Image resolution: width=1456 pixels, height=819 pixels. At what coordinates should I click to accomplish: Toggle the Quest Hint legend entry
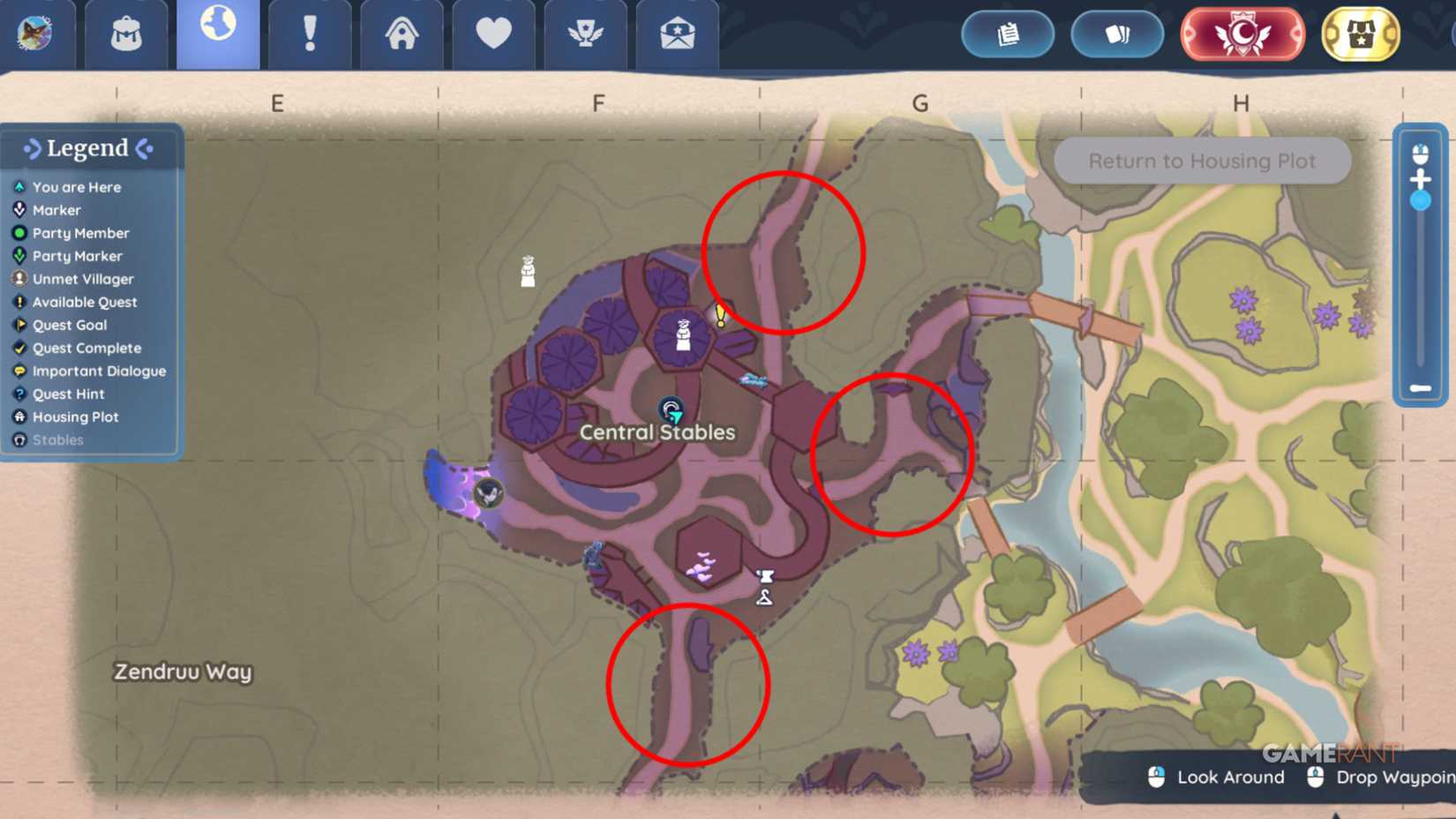click(x=67, y=394)
